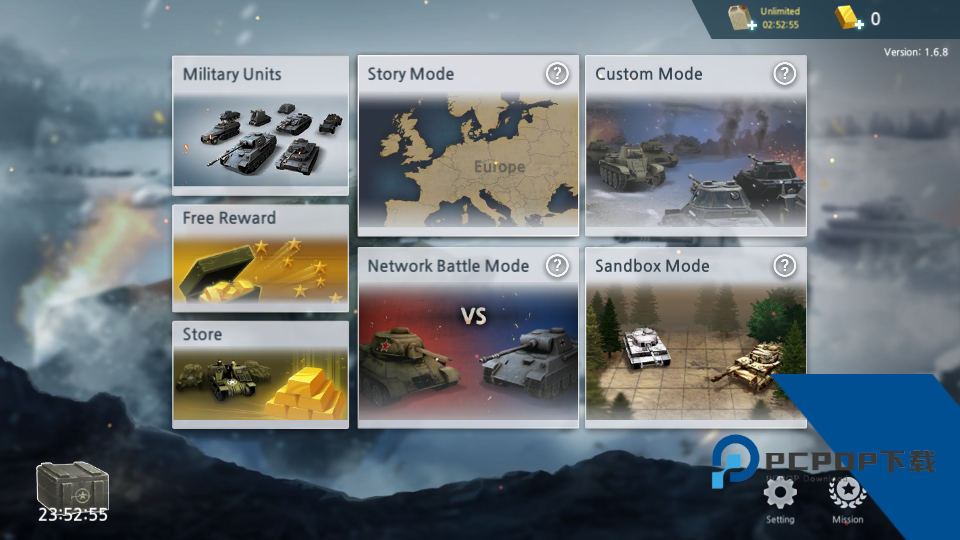Claim the Free Reward
Viewport: 960px width, 540px height.
(x=260, y=258)
